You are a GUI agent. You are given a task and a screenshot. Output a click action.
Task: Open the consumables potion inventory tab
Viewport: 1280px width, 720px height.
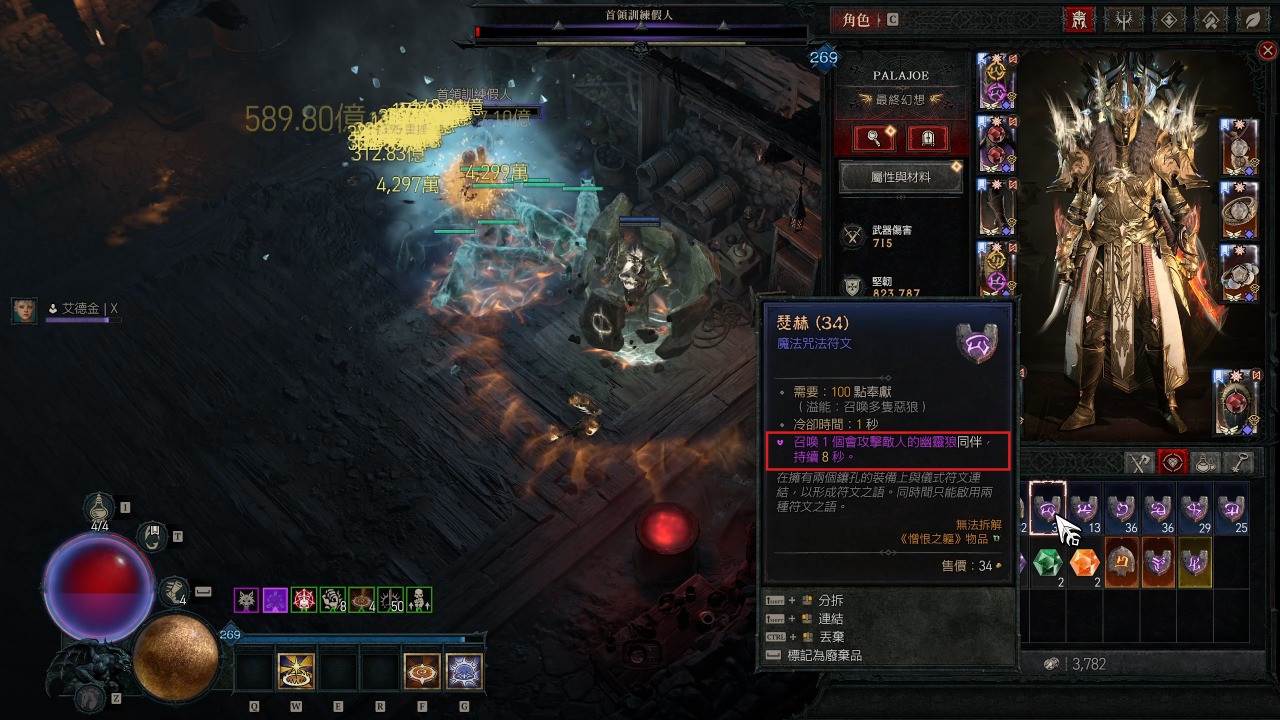[x=1206, y=462]
